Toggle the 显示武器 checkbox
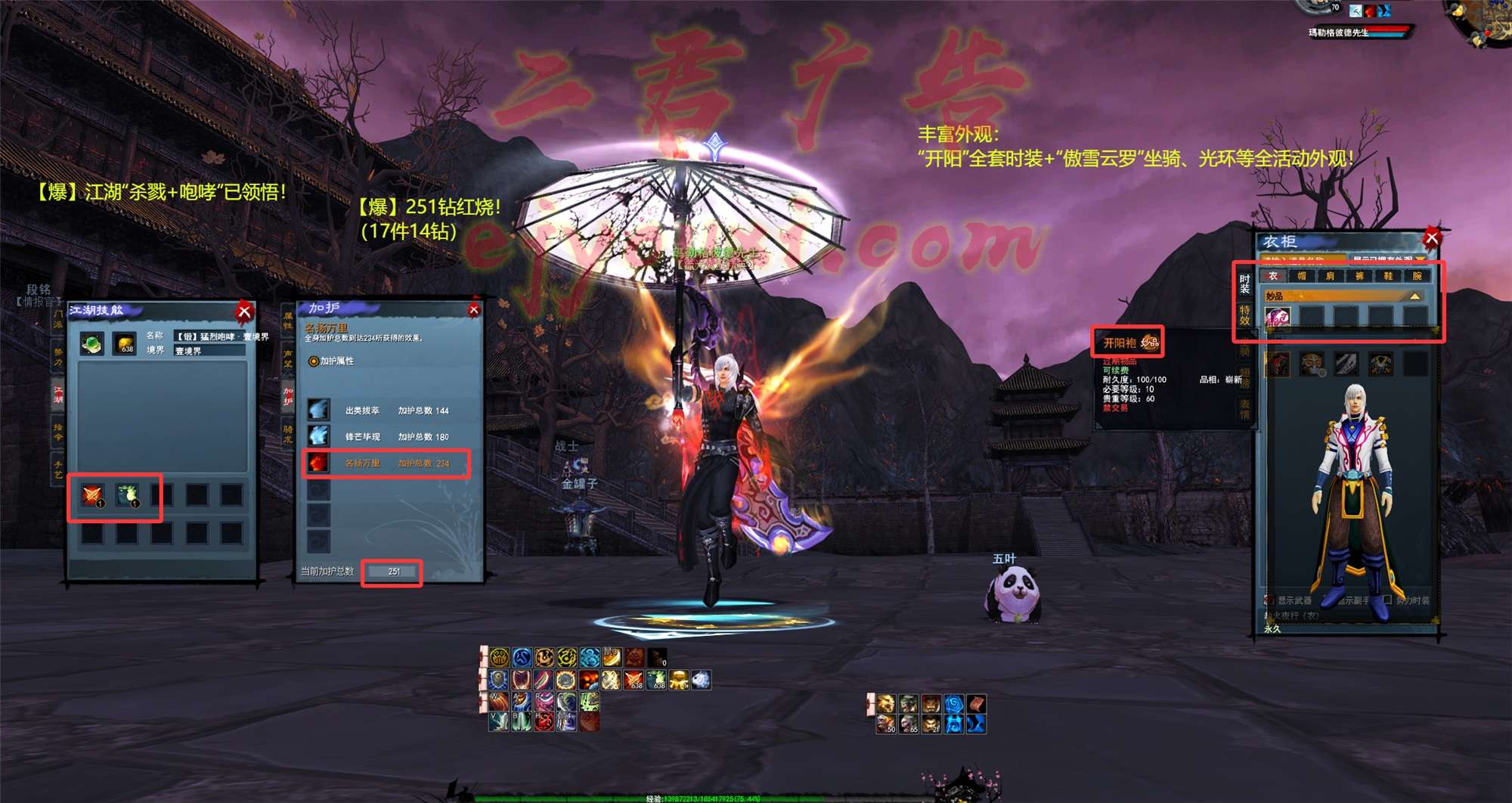This screenshot has width=1512, height=803. tap(1270, 600)
